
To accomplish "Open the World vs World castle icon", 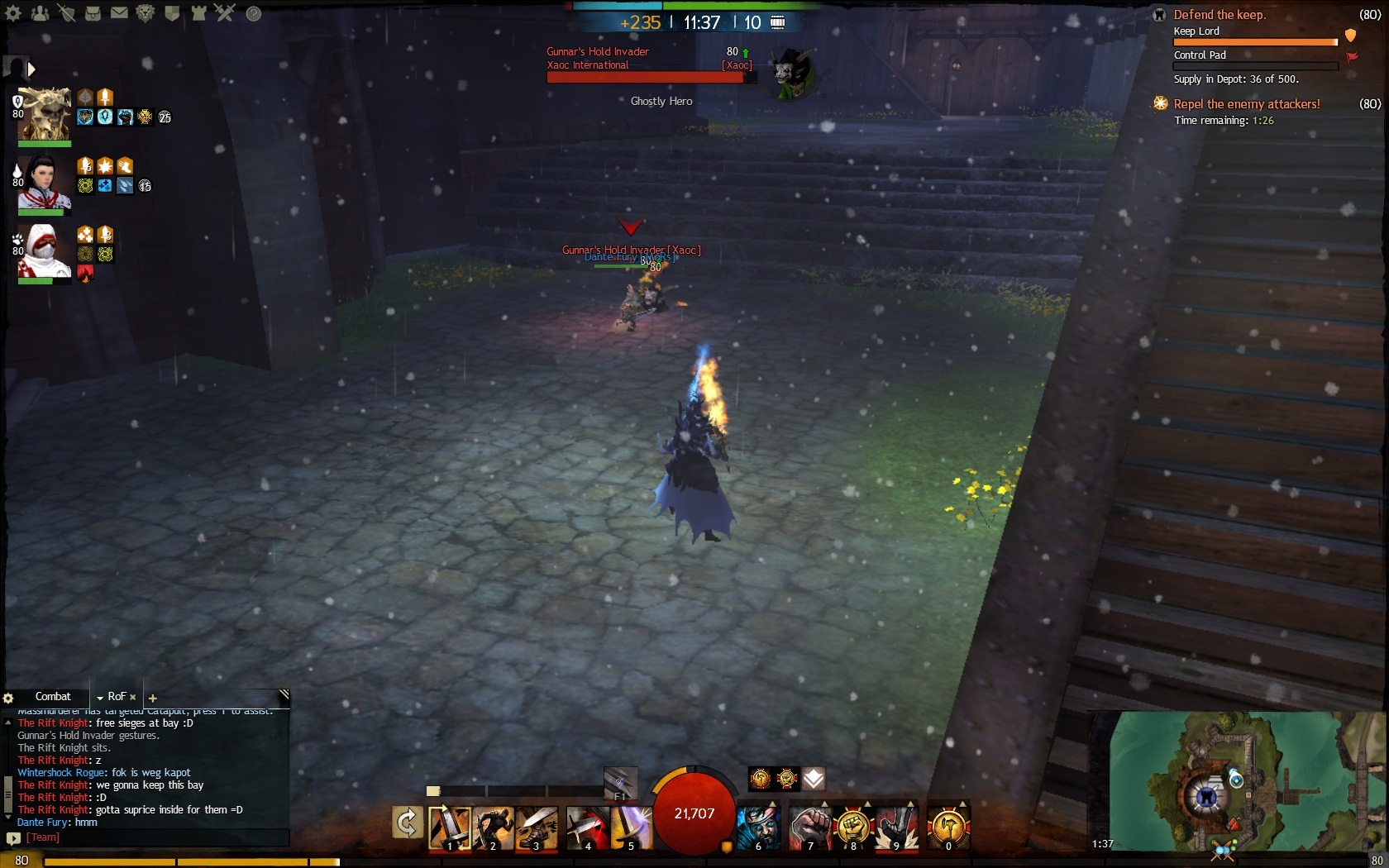I will click(198, 13).
